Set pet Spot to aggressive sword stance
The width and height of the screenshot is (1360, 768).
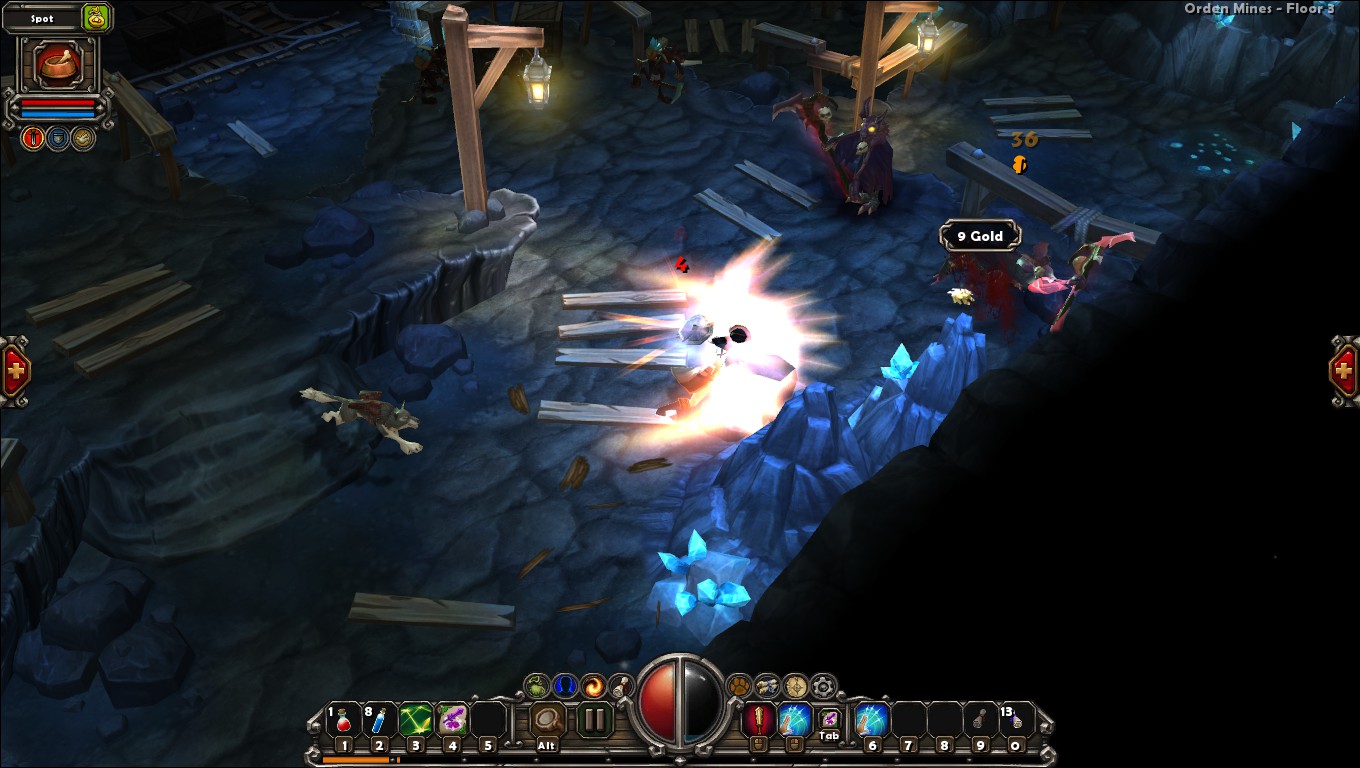click(x=33, y=137)
